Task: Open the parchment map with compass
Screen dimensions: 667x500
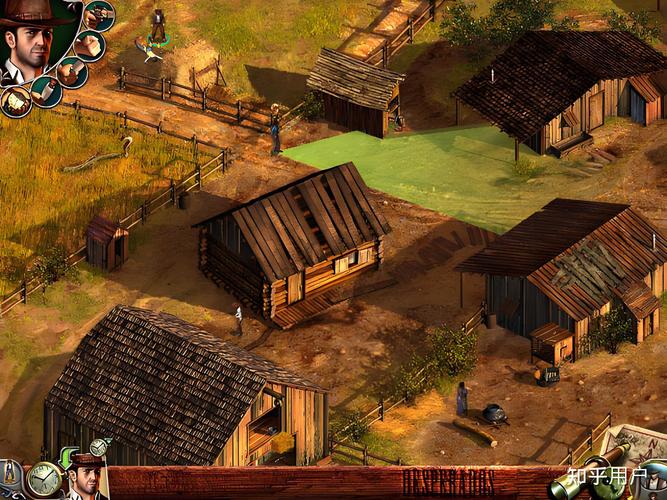Action: coord(633,443)
